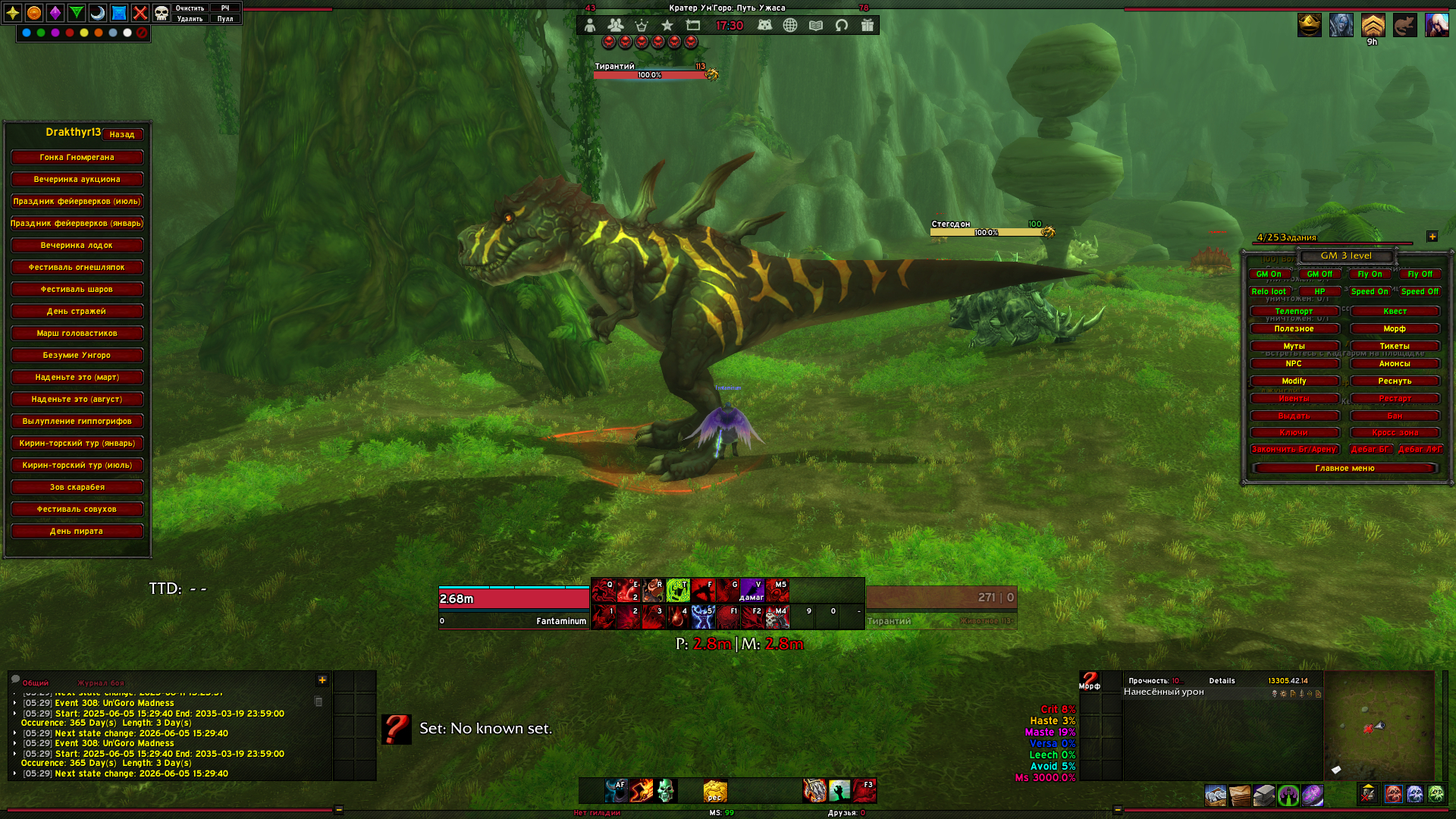Select the Гонка Гномрегана event

coord(77,157)
